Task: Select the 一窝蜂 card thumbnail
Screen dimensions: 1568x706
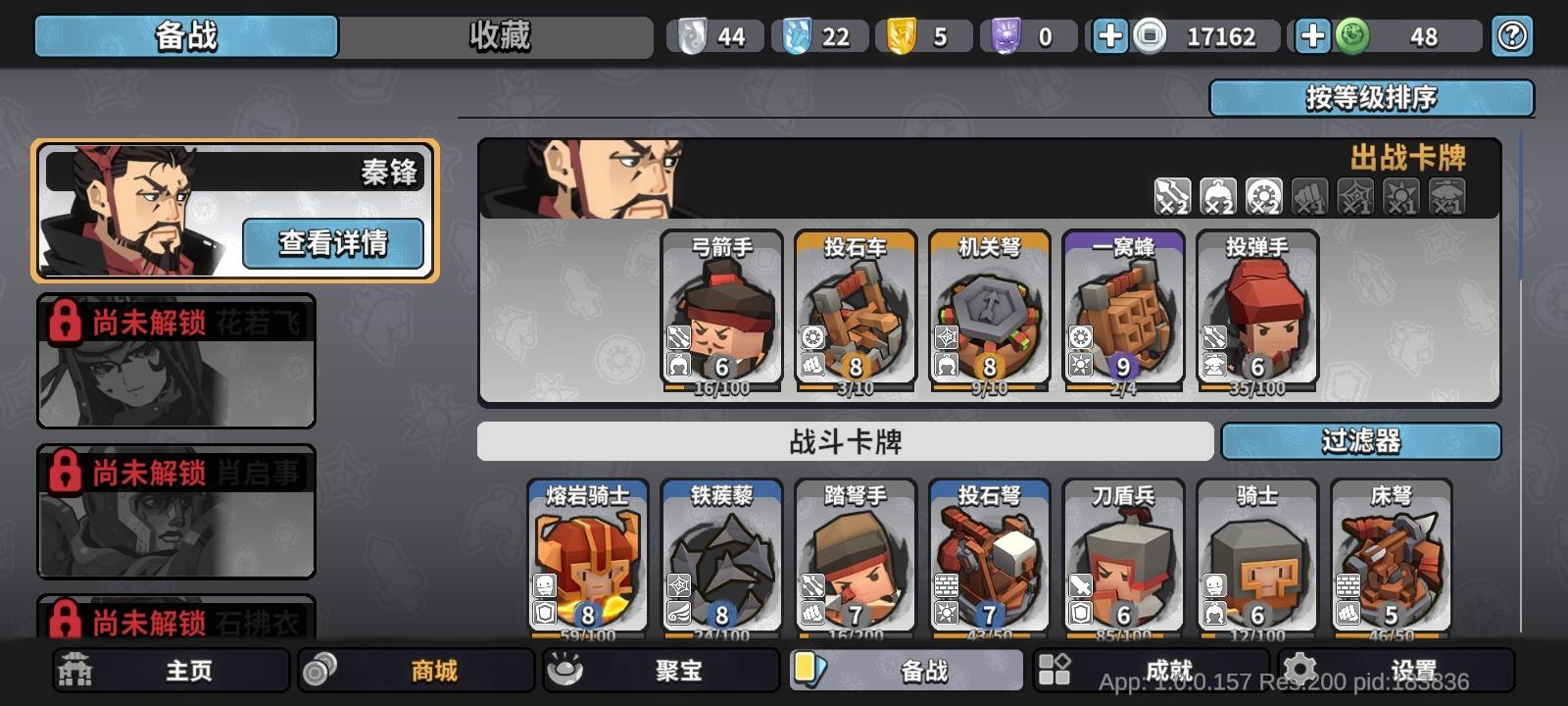Action: point(1125,312)
